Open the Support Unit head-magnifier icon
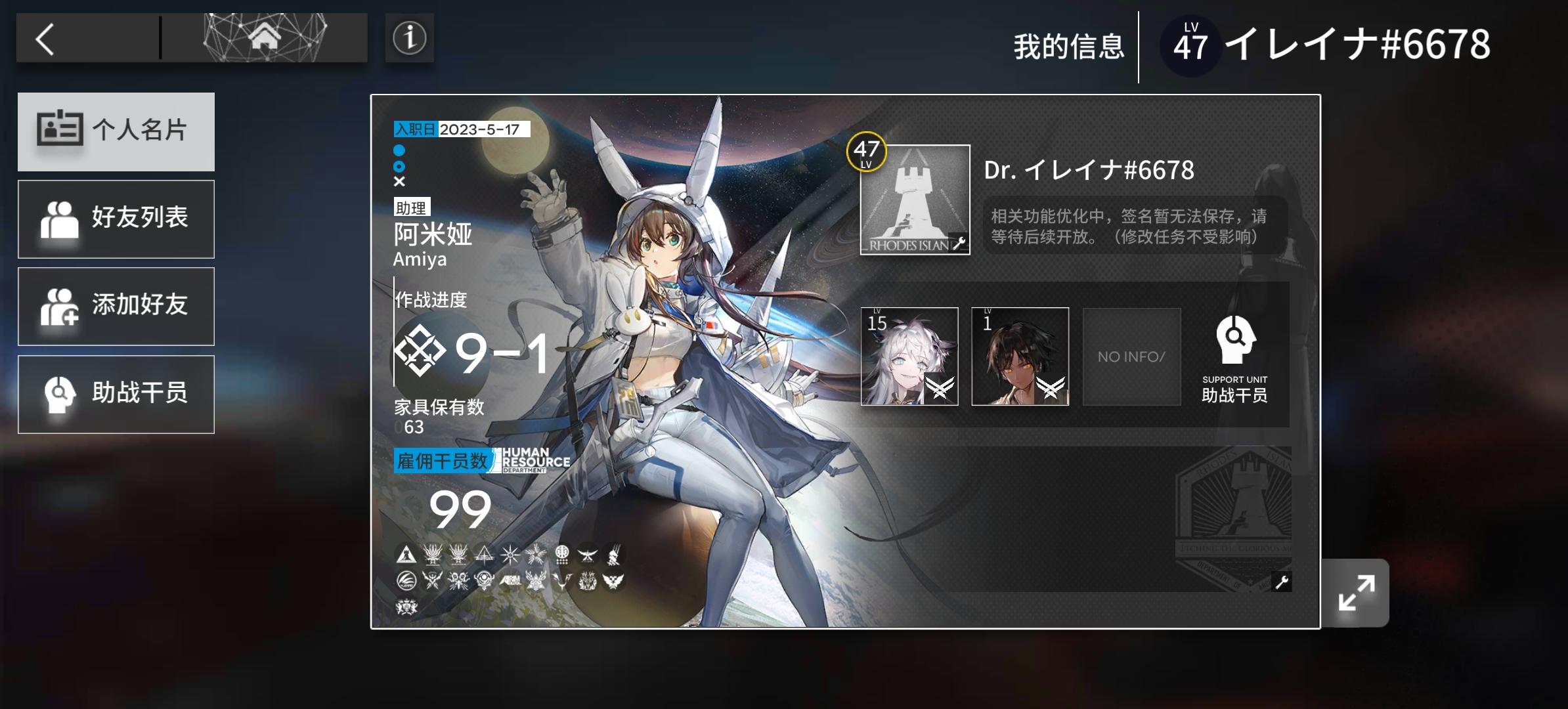 pyautogui.click(x=1234, y=341)
